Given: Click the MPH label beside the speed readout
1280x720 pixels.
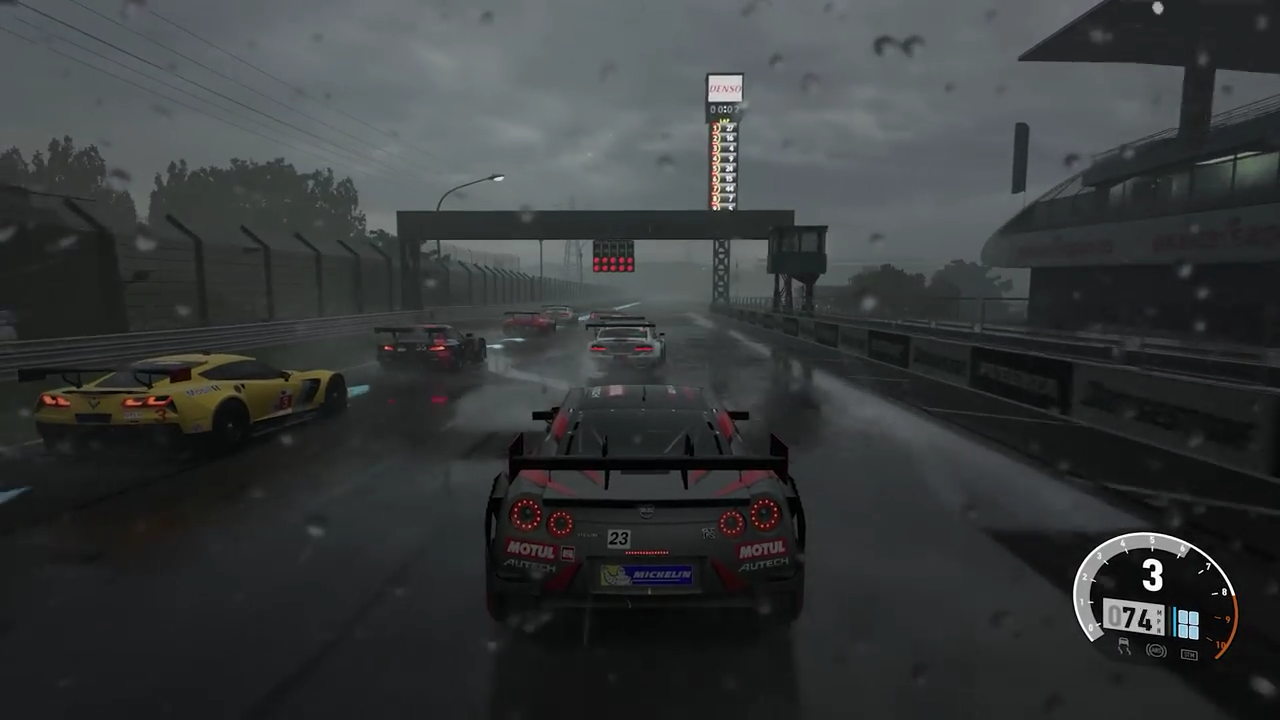Looking at the screenshot, I should tap(1159, 618).
